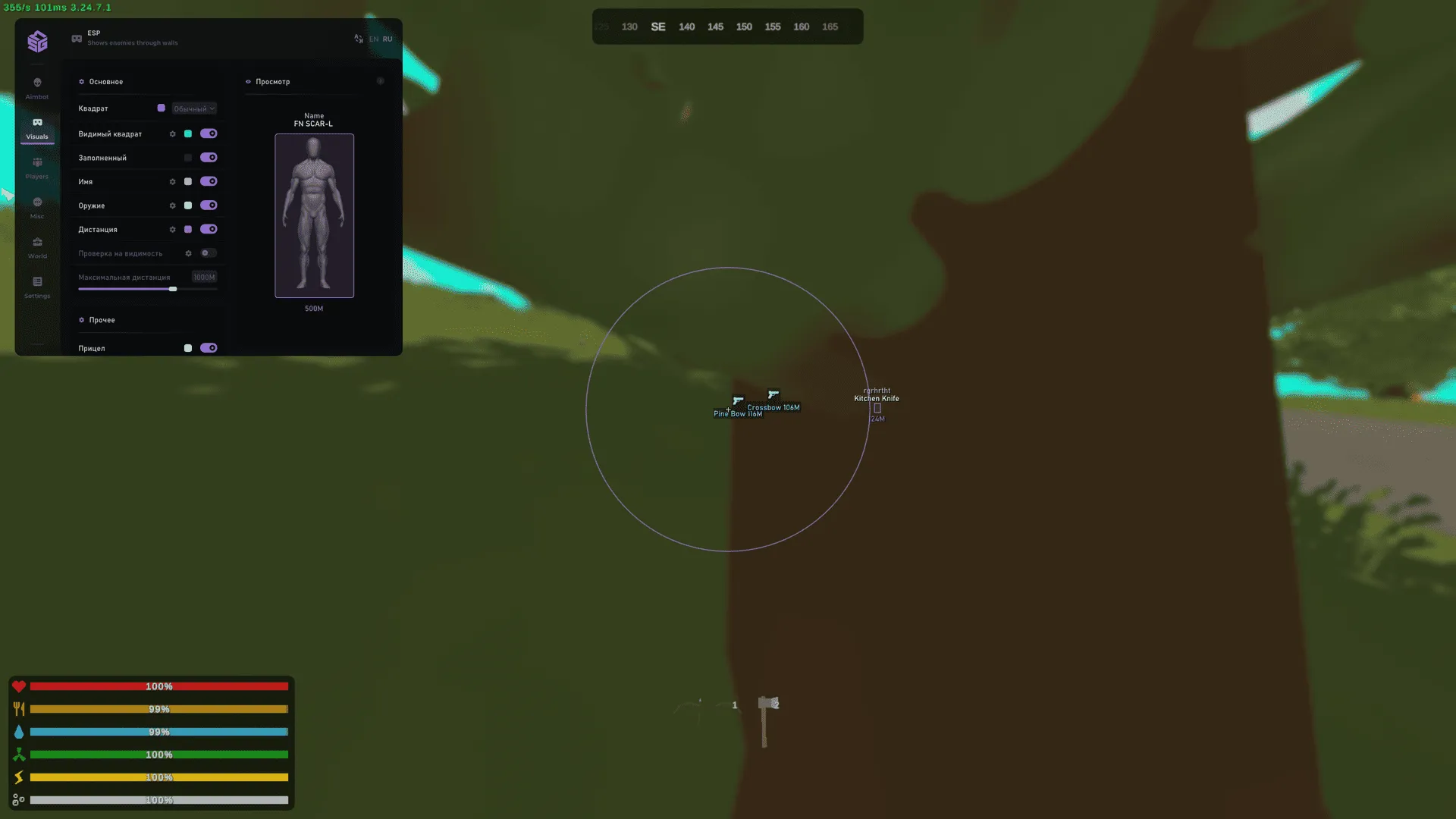Open the Обычный dropdown for Квадрат

tap(193, 108)
